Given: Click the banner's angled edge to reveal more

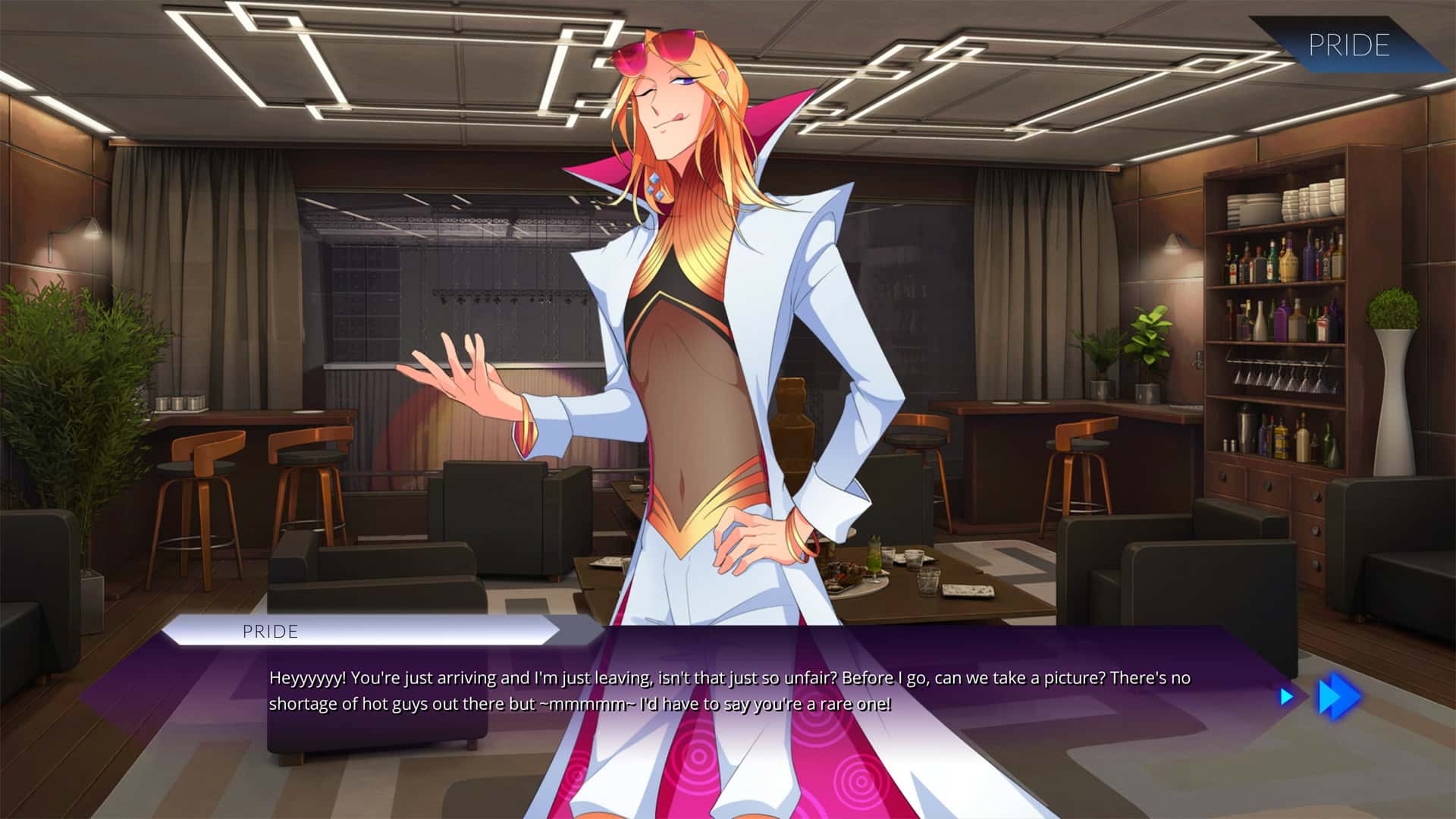Looking at the screenshot, I should [1289, 47].
